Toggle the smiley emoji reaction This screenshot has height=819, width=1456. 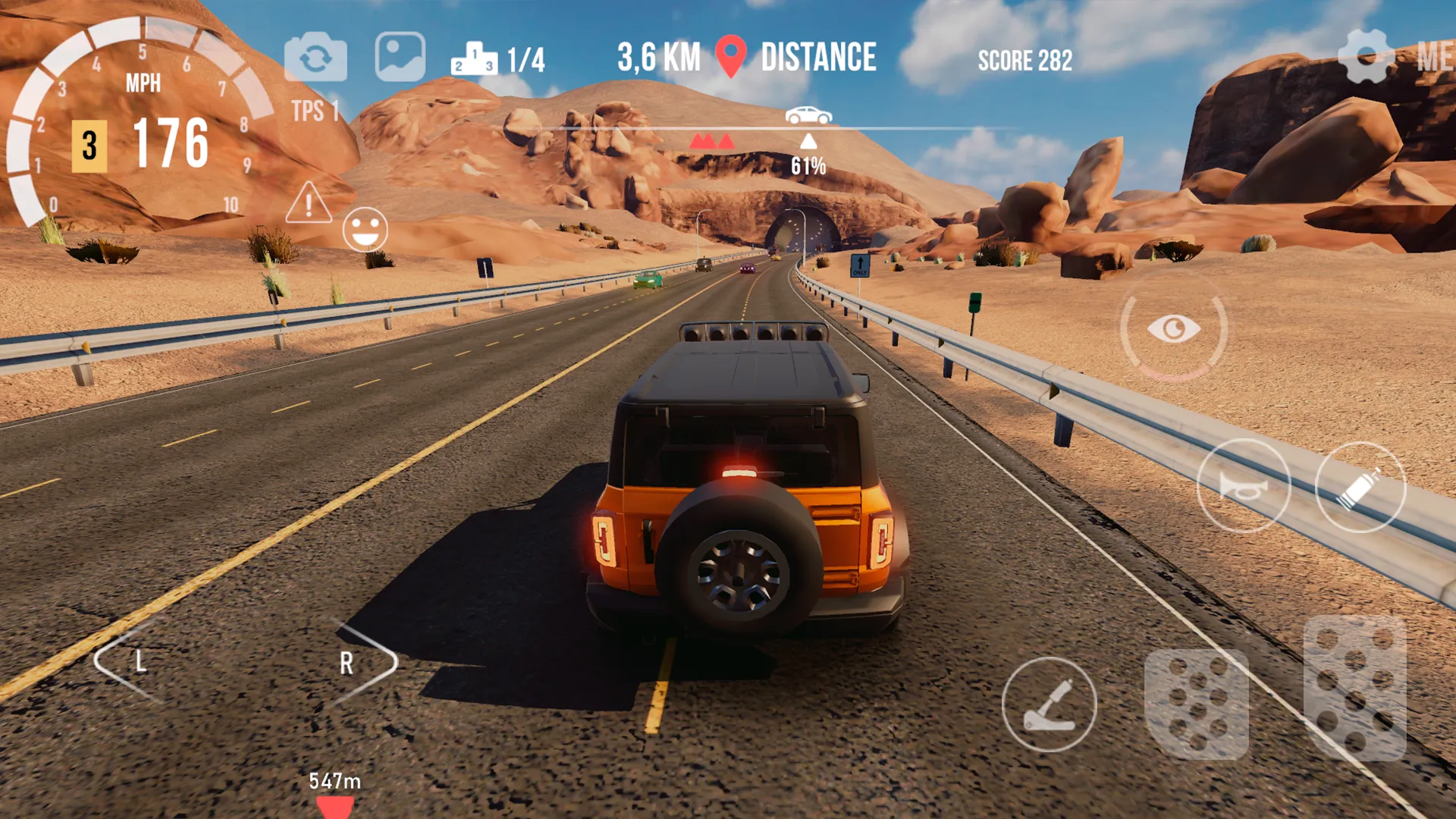(364, 227)
